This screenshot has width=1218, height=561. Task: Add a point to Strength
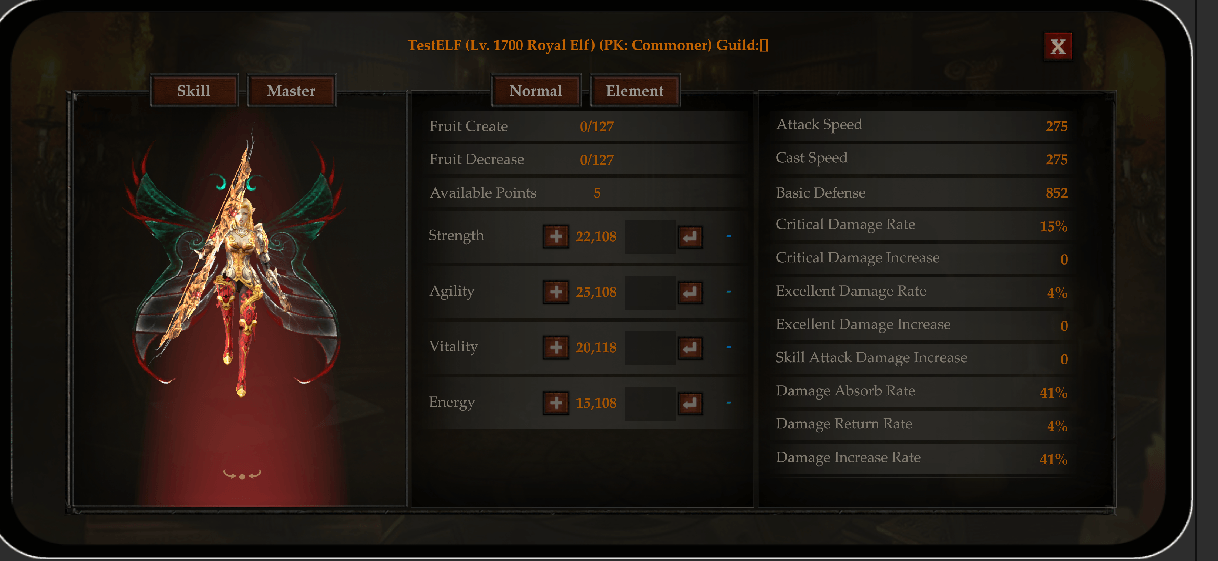pos(555,237)
